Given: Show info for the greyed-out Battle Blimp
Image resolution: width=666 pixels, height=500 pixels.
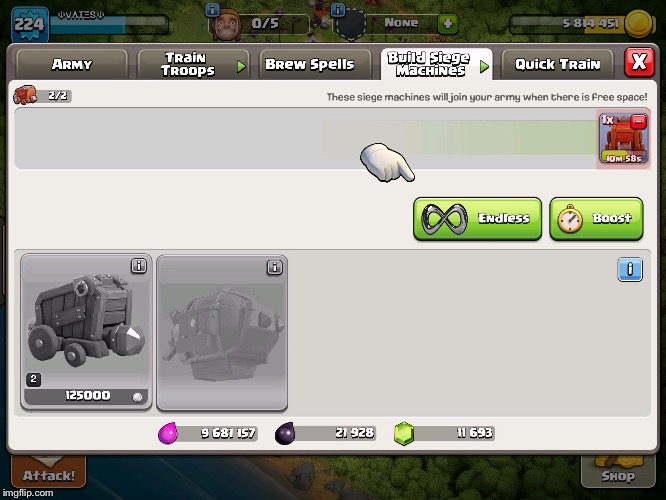Looking at the screenshot, I should coord(274,267).
